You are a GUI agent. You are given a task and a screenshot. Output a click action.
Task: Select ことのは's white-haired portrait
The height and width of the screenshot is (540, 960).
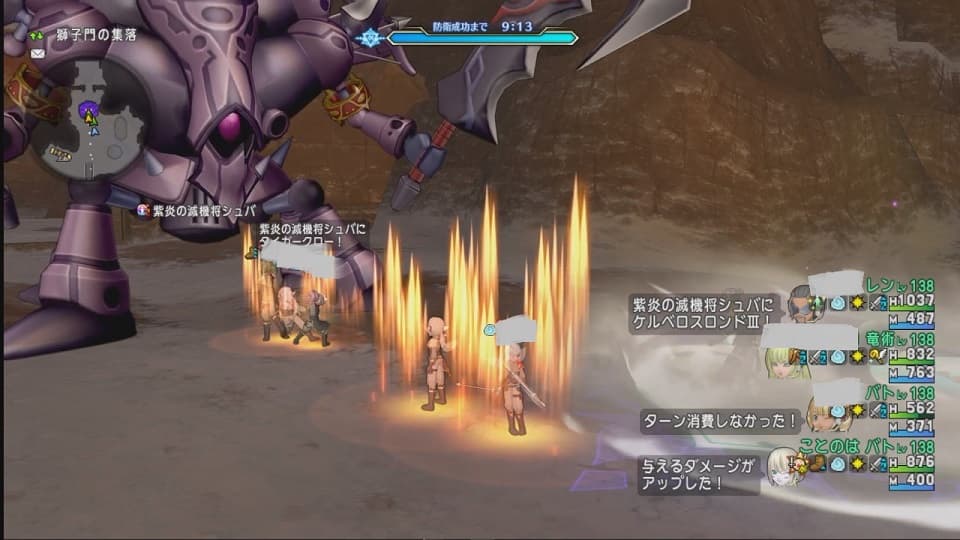tap(783, 467)
